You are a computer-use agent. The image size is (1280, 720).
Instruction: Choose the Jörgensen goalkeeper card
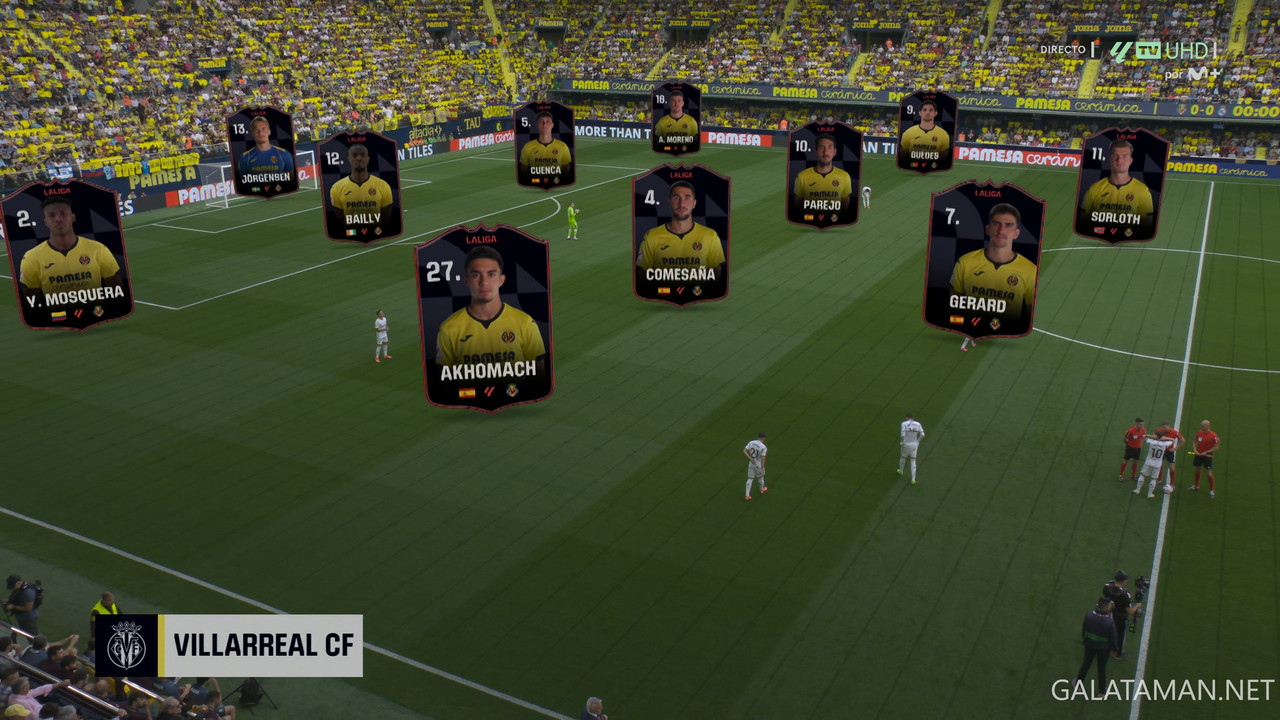click(x=262, y=152)
